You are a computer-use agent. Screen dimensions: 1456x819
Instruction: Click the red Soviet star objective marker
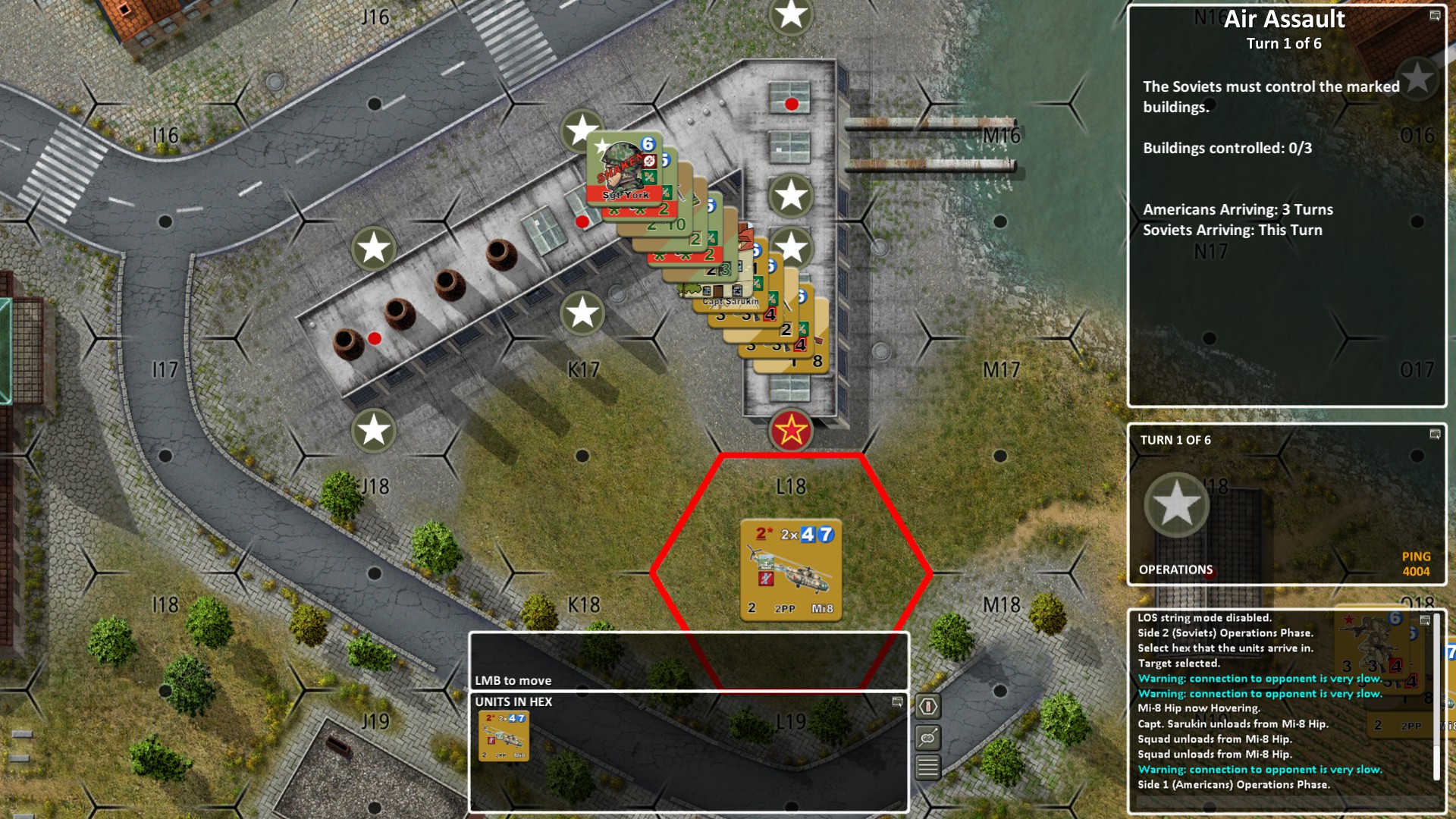[790, 431]
